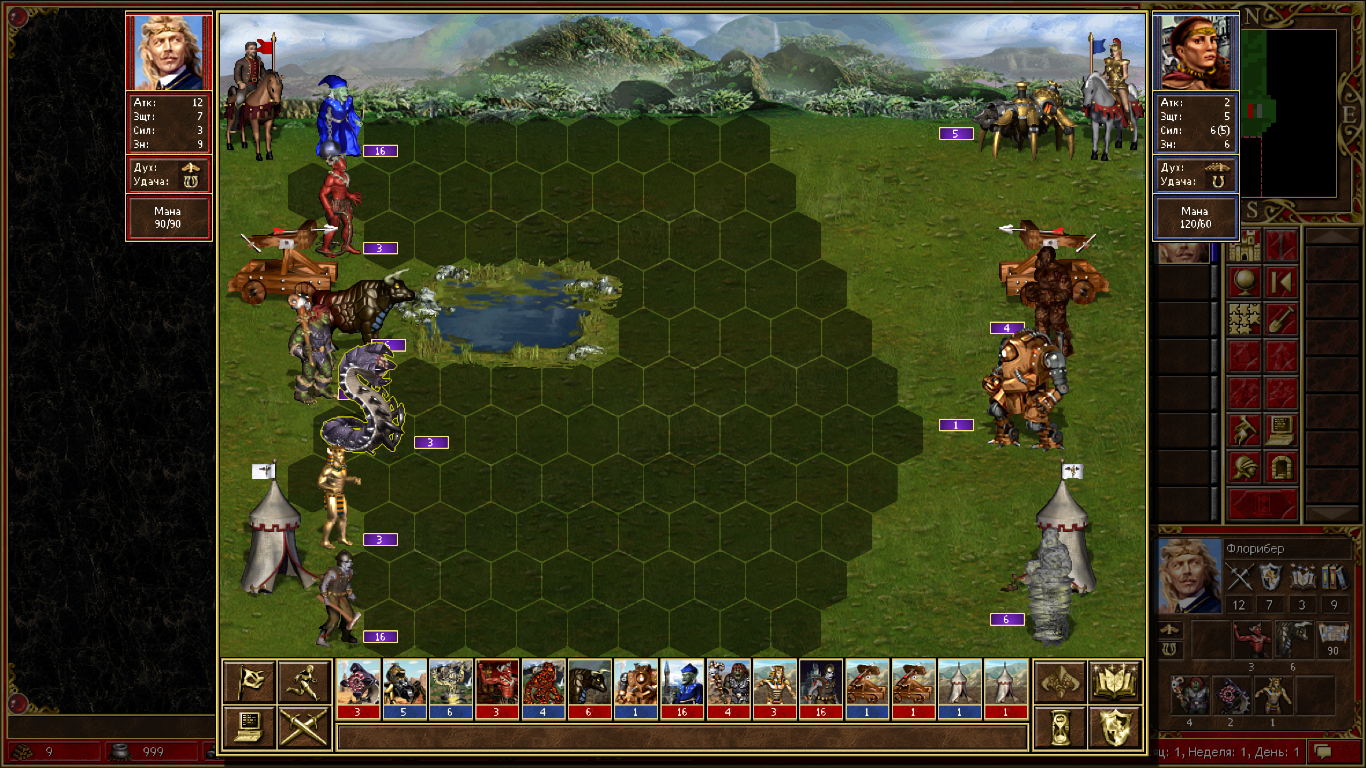Choose the golden pharaoh-like creature queue portrait
The image size is (1366, 768).
tap(774, 682)
